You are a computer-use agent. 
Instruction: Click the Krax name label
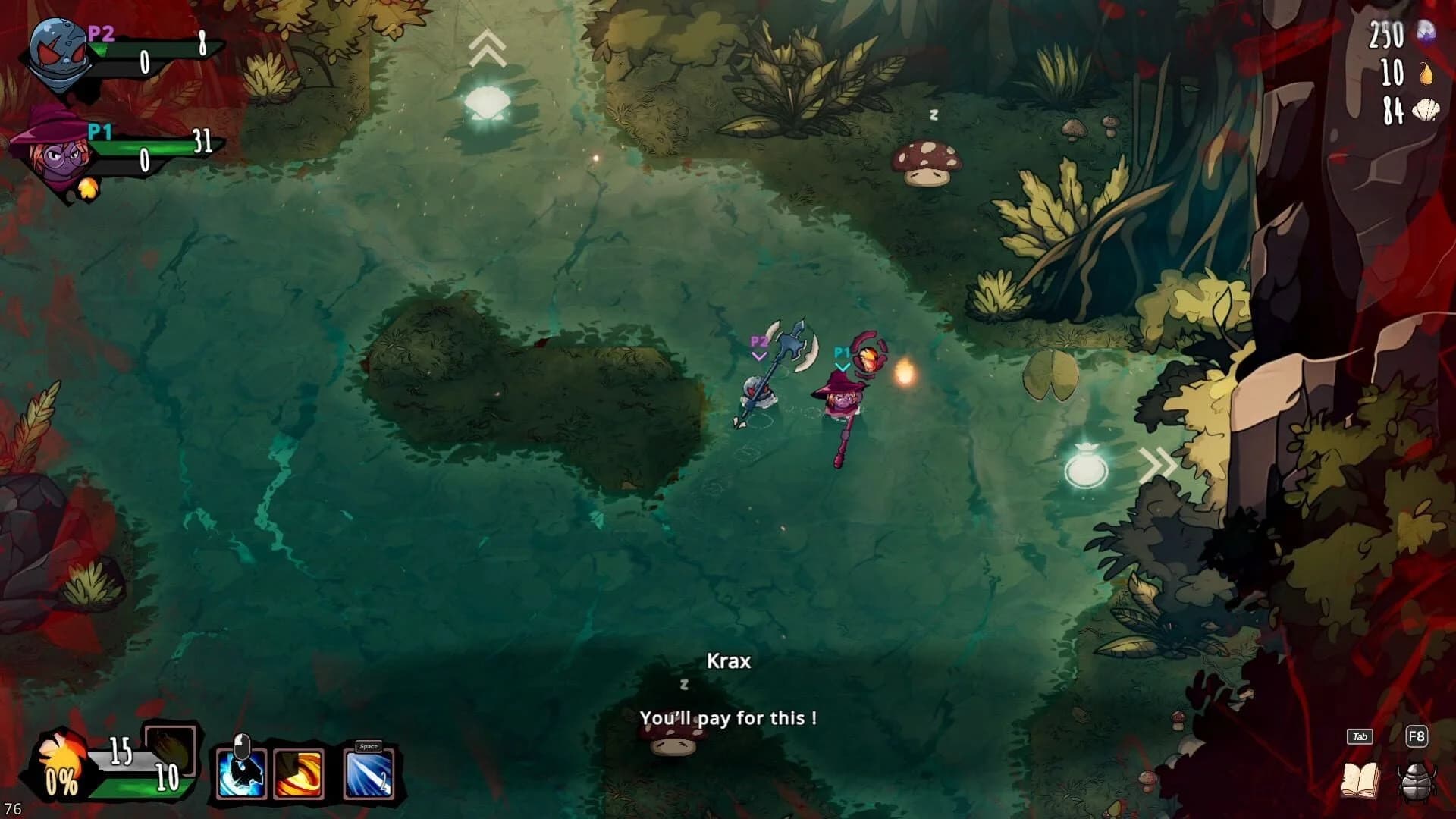(x=728, y=661)
